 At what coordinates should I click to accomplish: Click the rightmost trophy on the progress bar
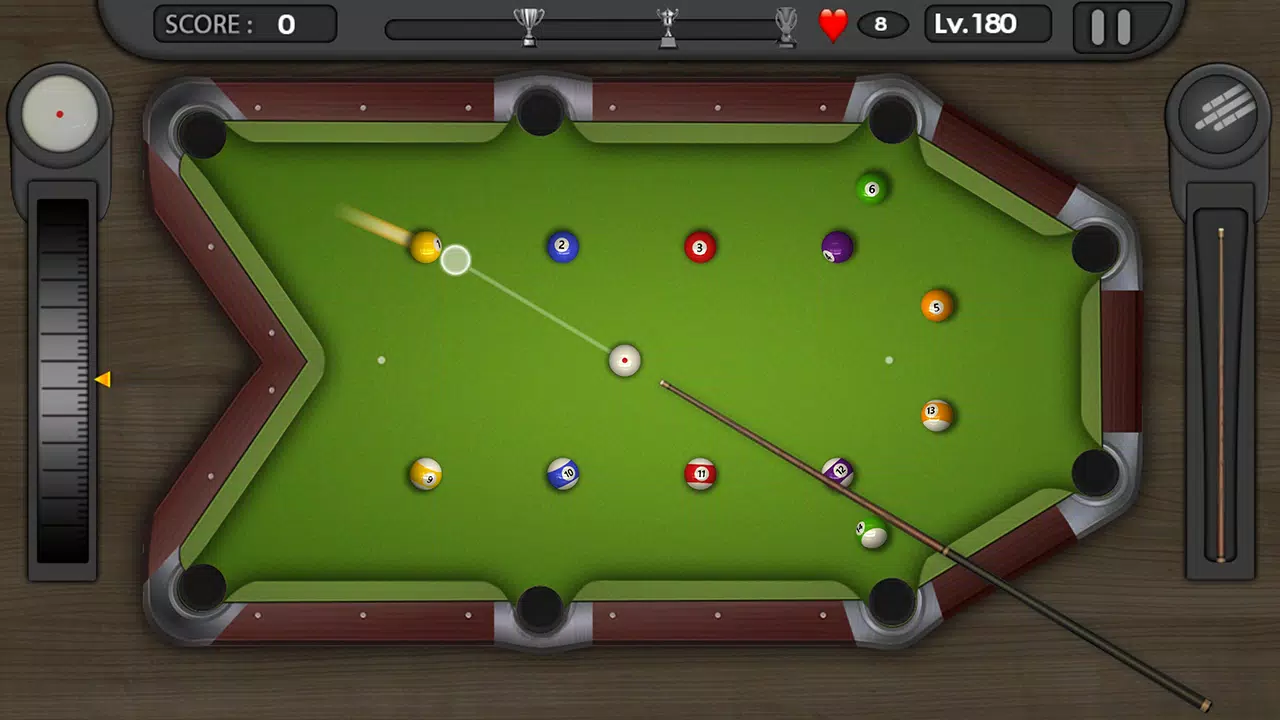[x=786, y=26]
